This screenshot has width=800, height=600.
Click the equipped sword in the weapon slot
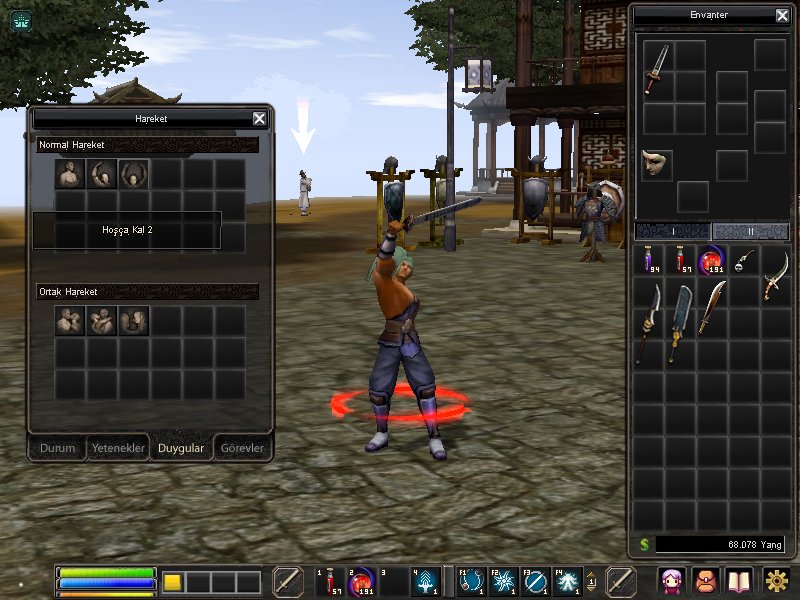tap(657, 70)
